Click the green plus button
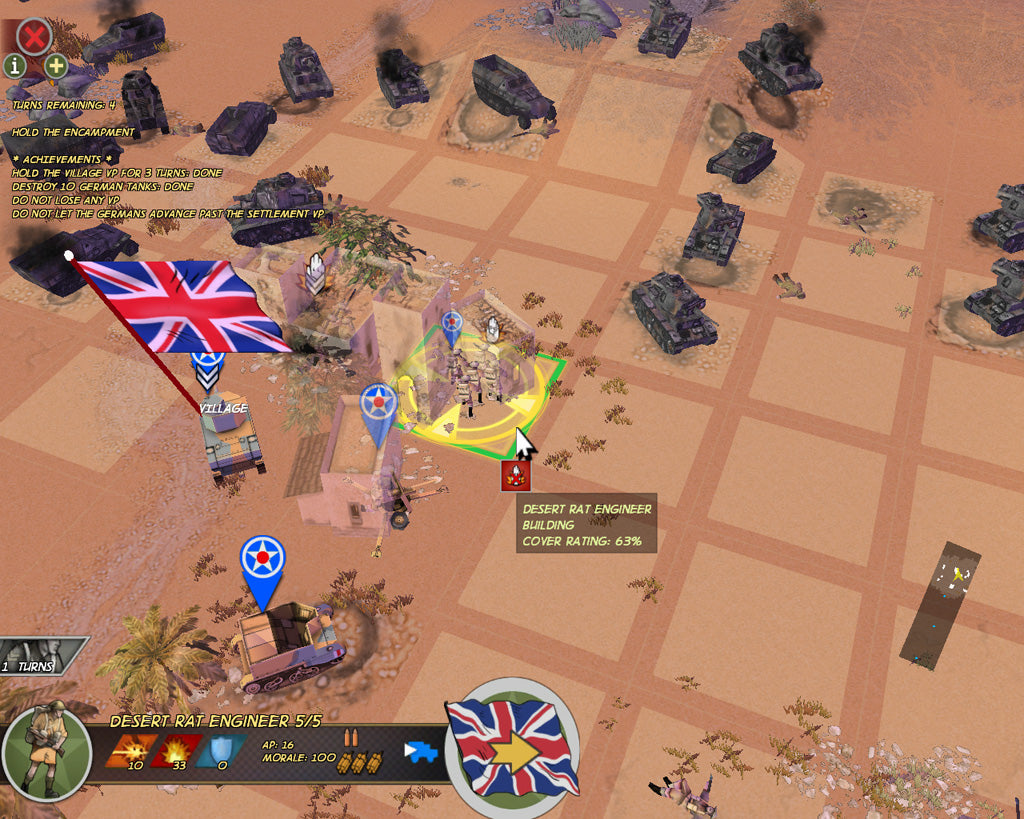Viewport: 1024px width, 819px height. [x=55, y=67]
